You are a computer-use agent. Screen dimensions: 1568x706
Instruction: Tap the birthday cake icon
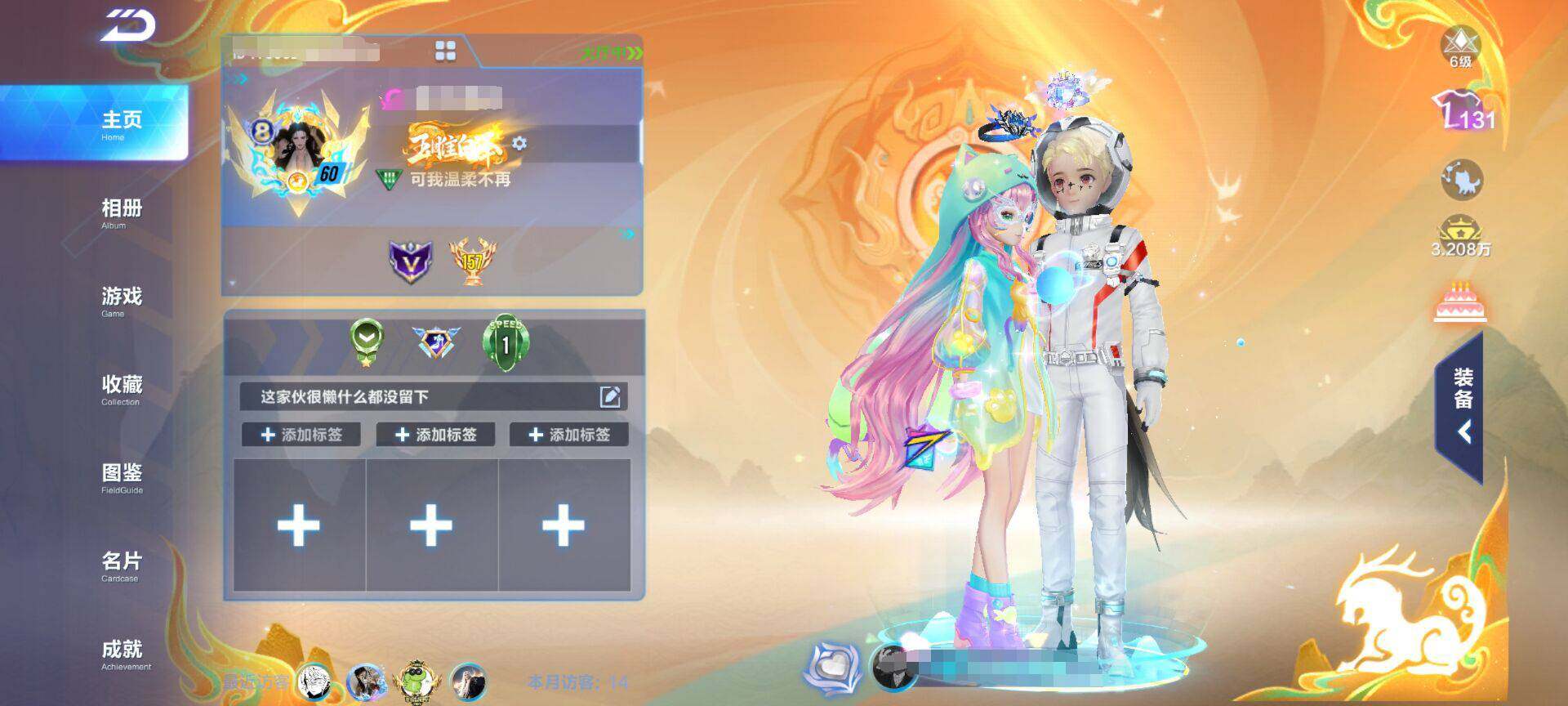(x=1461, y=302)
